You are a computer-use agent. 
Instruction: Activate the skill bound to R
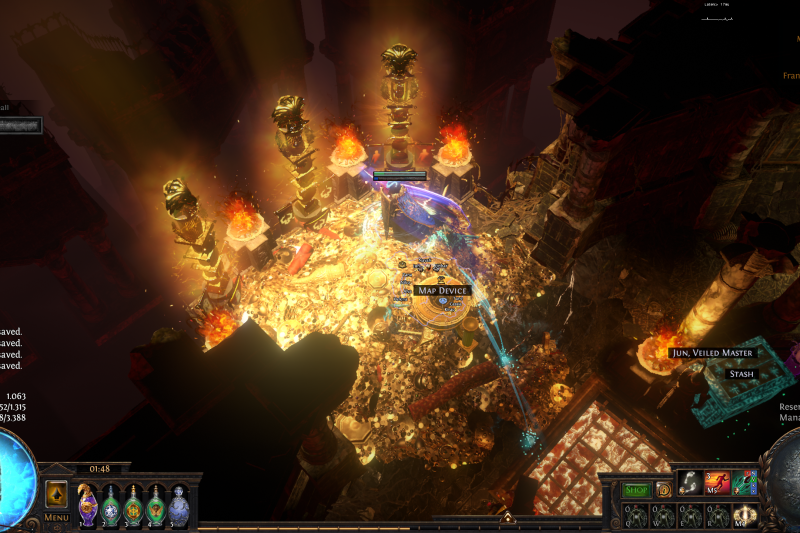tap(716, 516)
